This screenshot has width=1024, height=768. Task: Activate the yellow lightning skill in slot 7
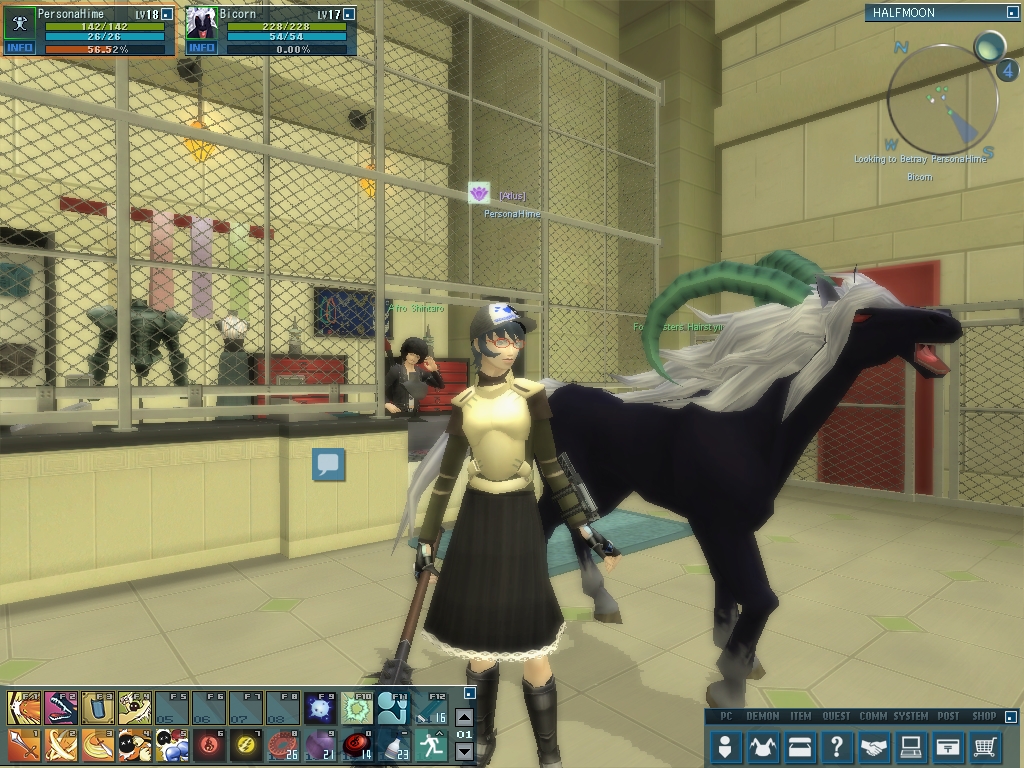[x=246, y=745]
